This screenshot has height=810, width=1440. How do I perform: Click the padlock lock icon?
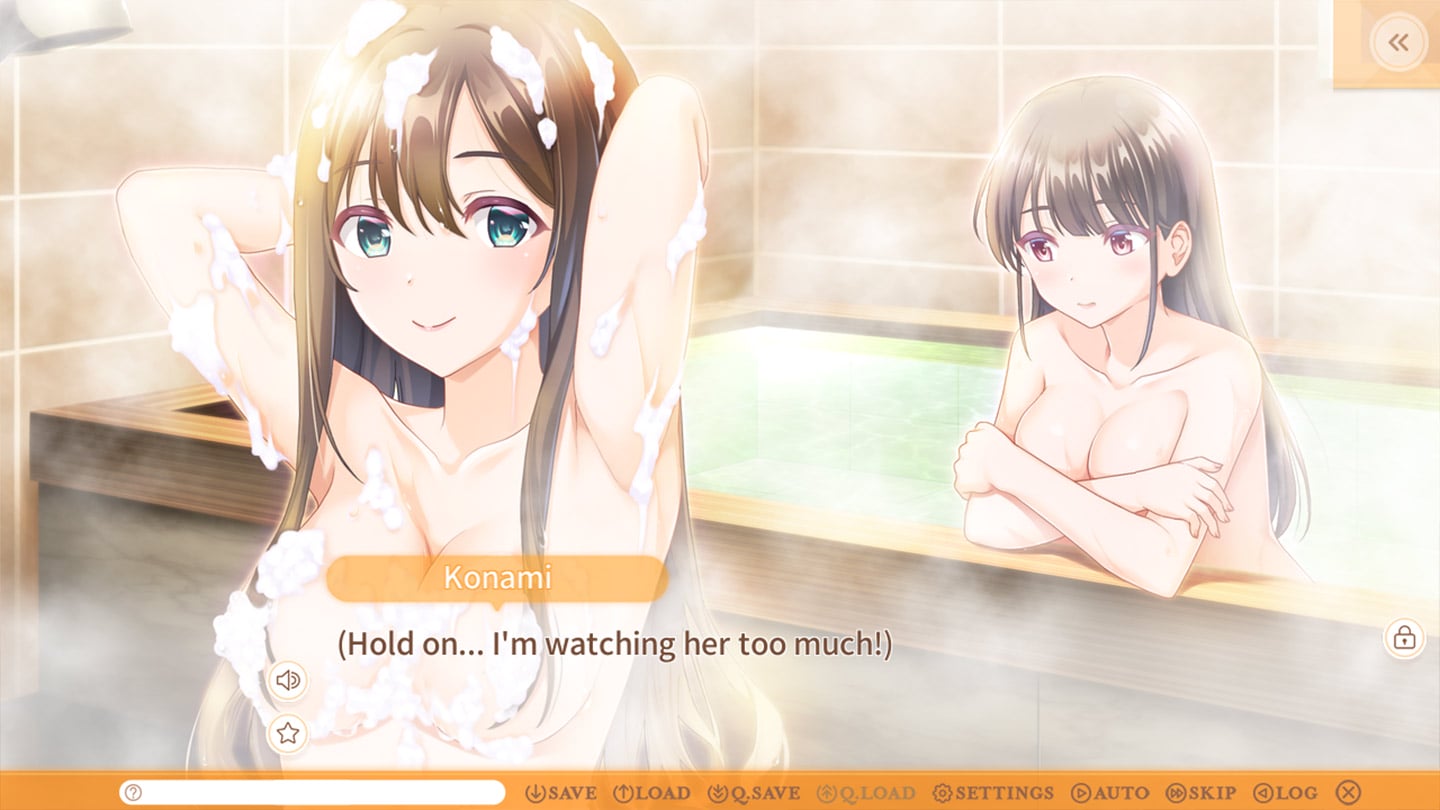pos(1404,637)
